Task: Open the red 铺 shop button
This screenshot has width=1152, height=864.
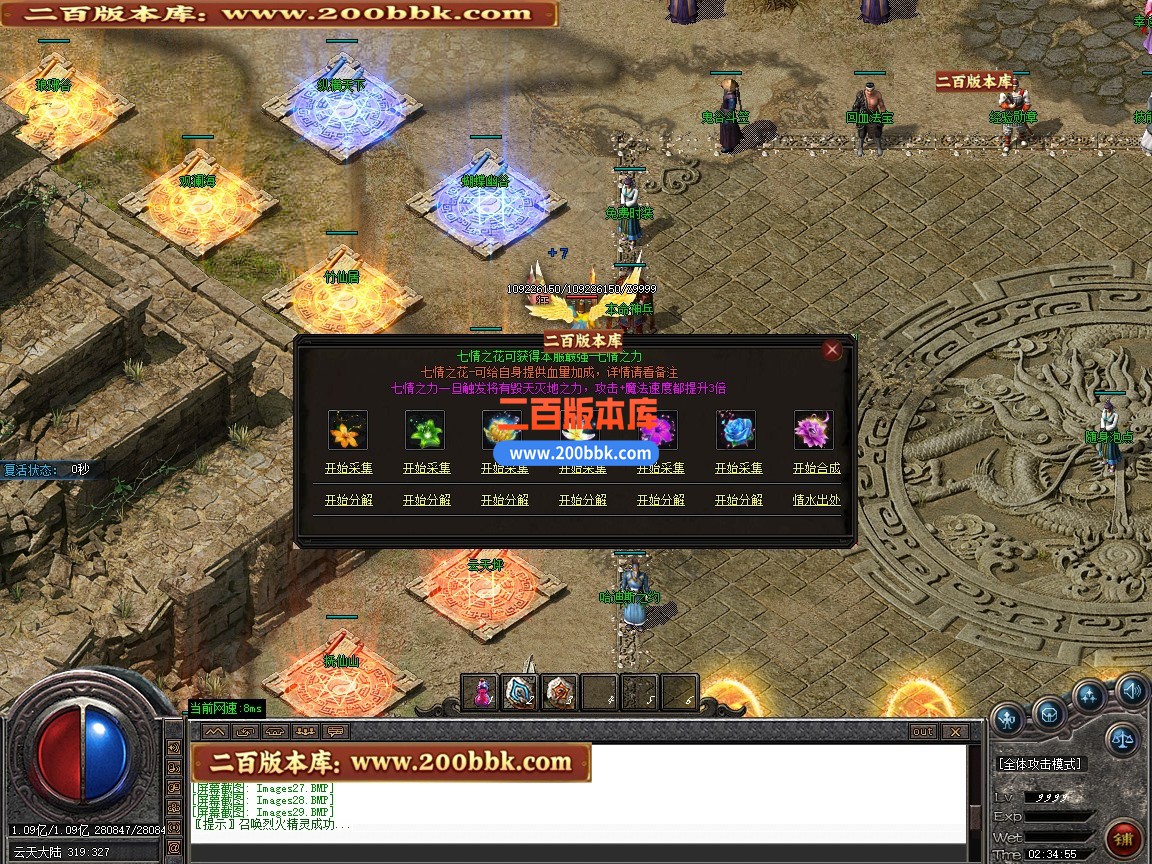Action: tap(1124, 838)
